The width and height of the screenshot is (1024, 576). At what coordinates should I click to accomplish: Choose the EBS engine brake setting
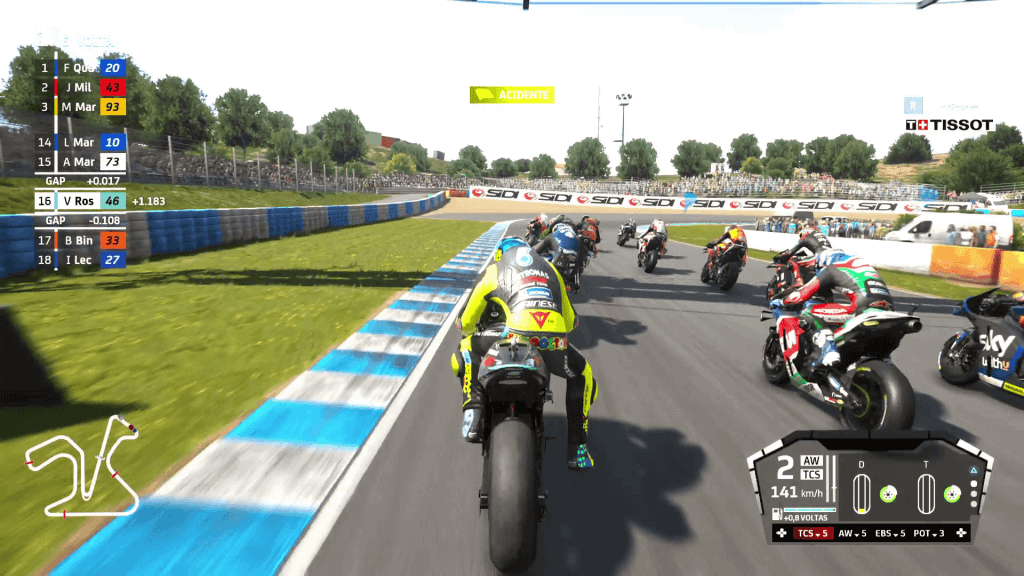pos(892,533)
